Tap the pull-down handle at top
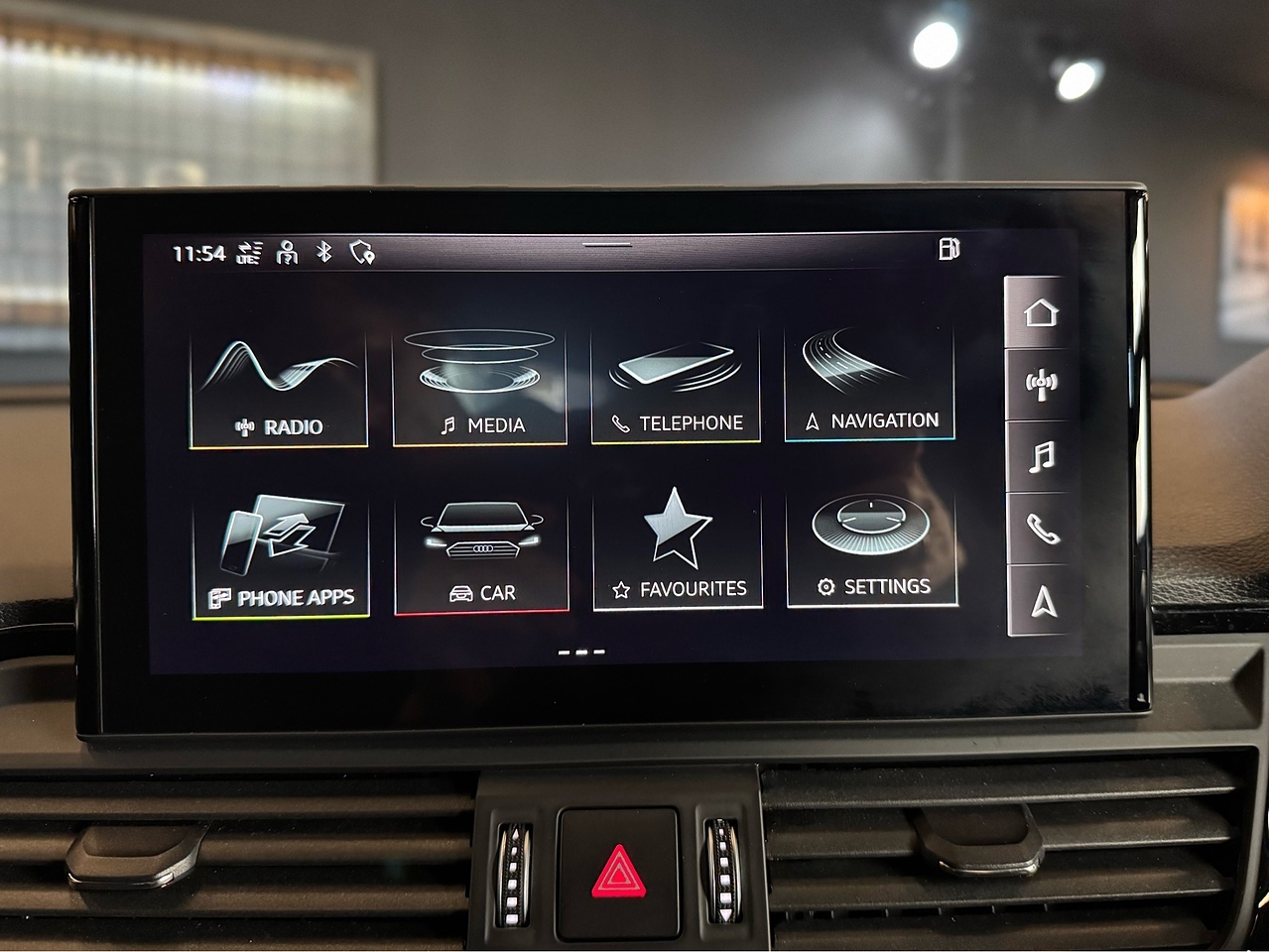The image size is (1269, 952). click(607, 244)
